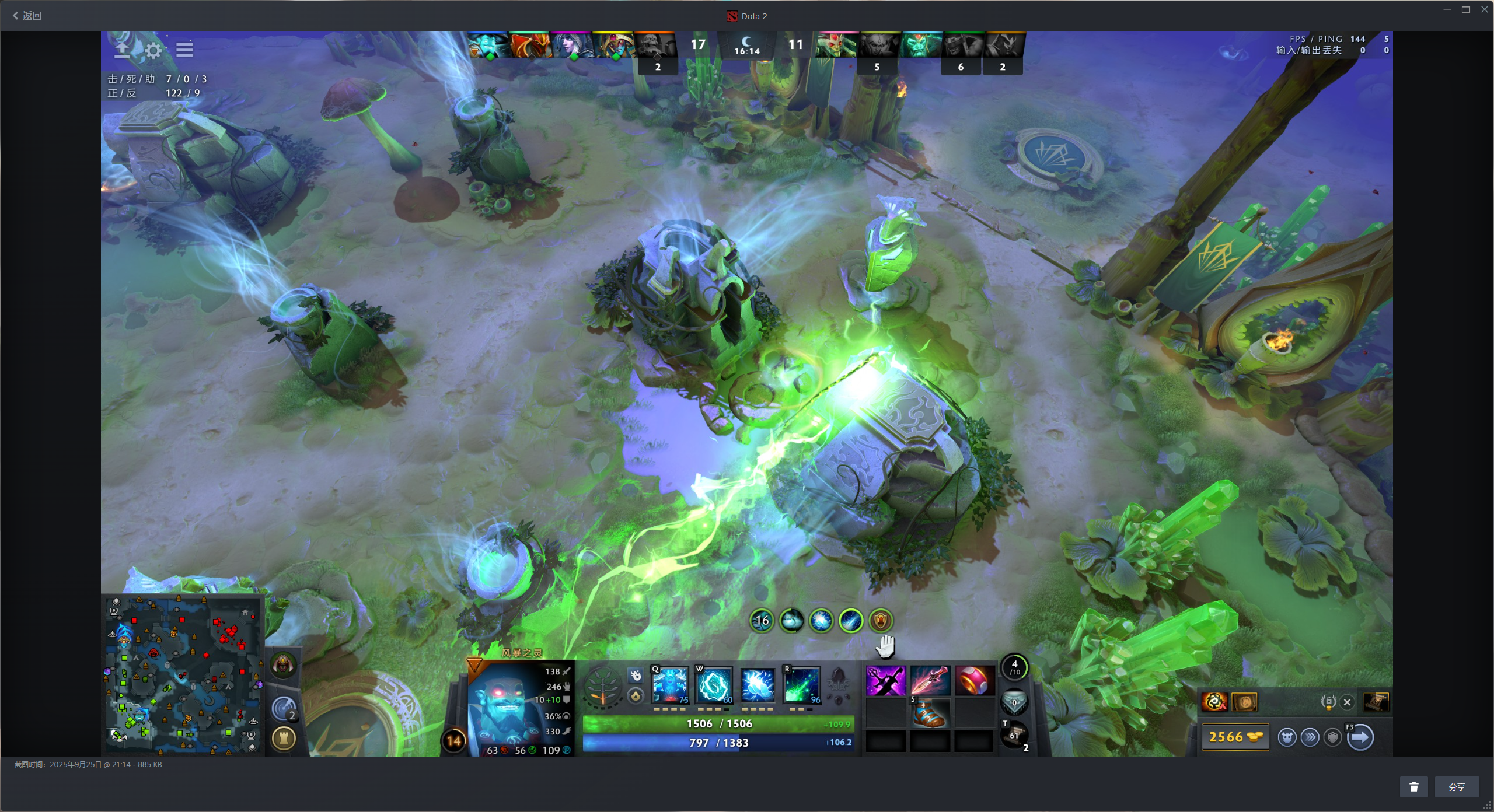Use the pink dagger item
This screenshot has height=812, width=1494.
pyautogui.click(x=930, y=681)
